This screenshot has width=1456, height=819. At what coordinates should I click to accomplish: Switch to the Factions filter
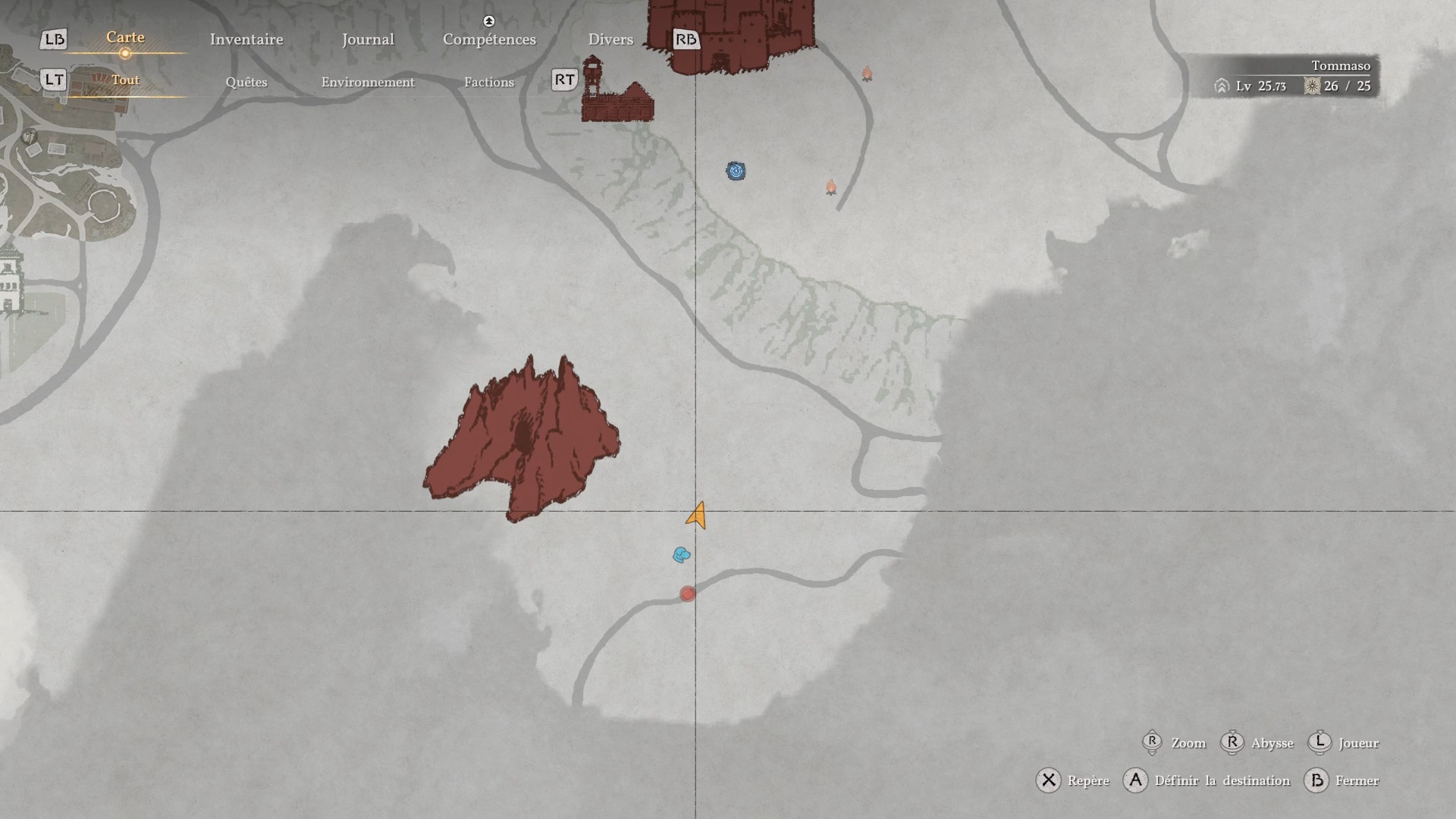pos(489,82)
